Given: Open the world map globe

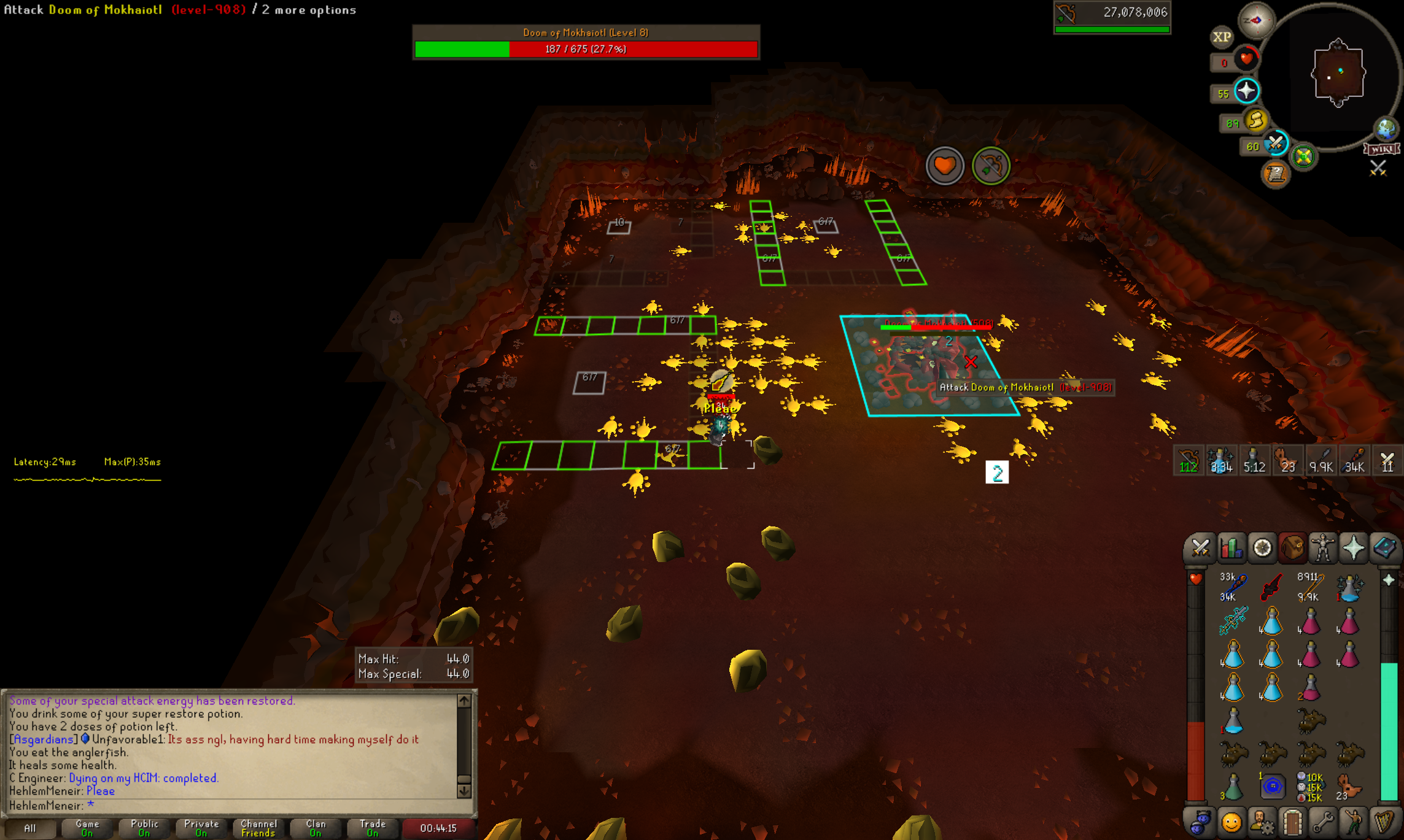Looking at the screenshot, I should tap(1386, 129).
